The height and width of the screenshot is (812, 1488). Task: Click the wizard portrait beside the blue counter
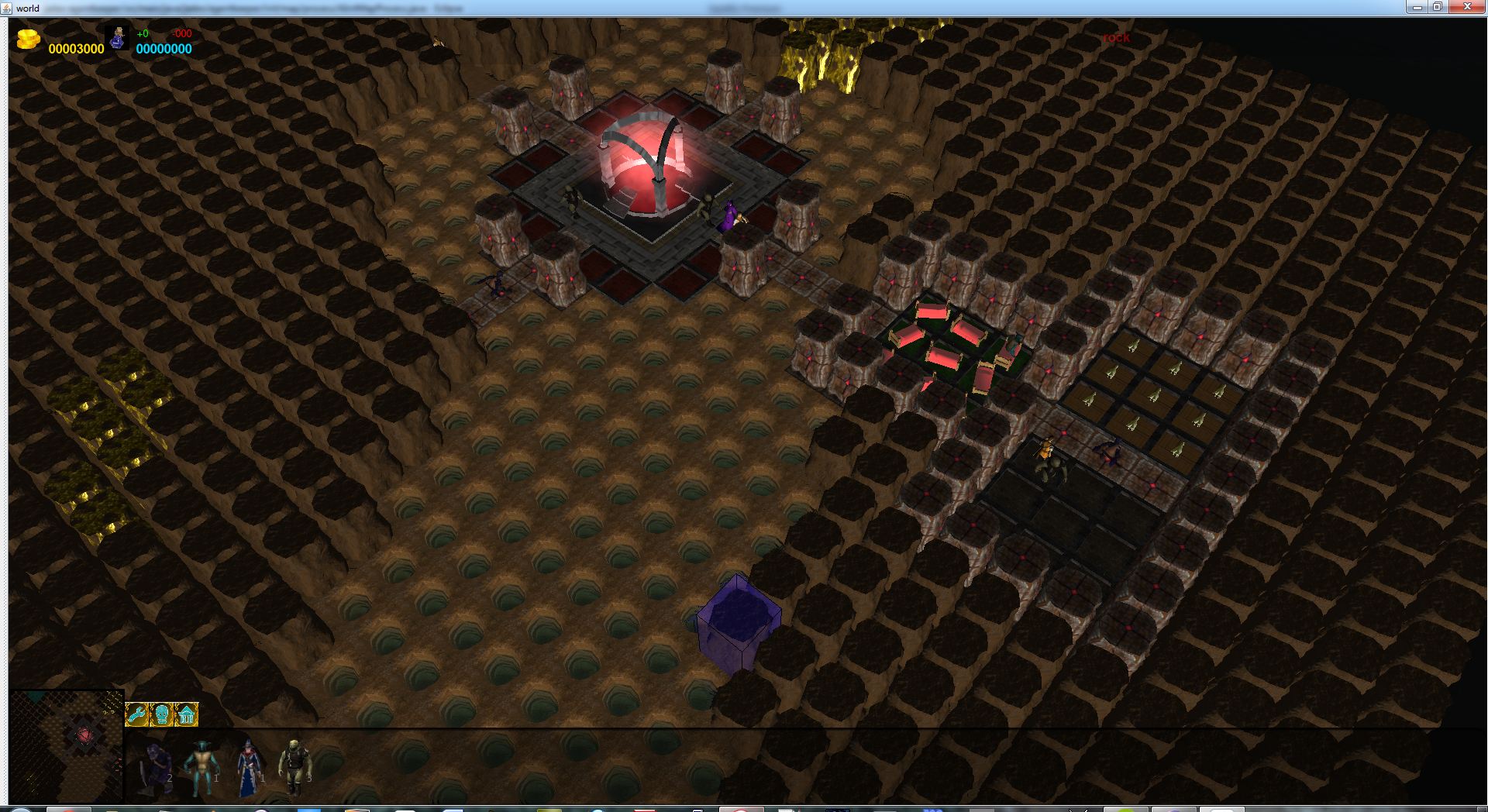[x=118, y=38]
